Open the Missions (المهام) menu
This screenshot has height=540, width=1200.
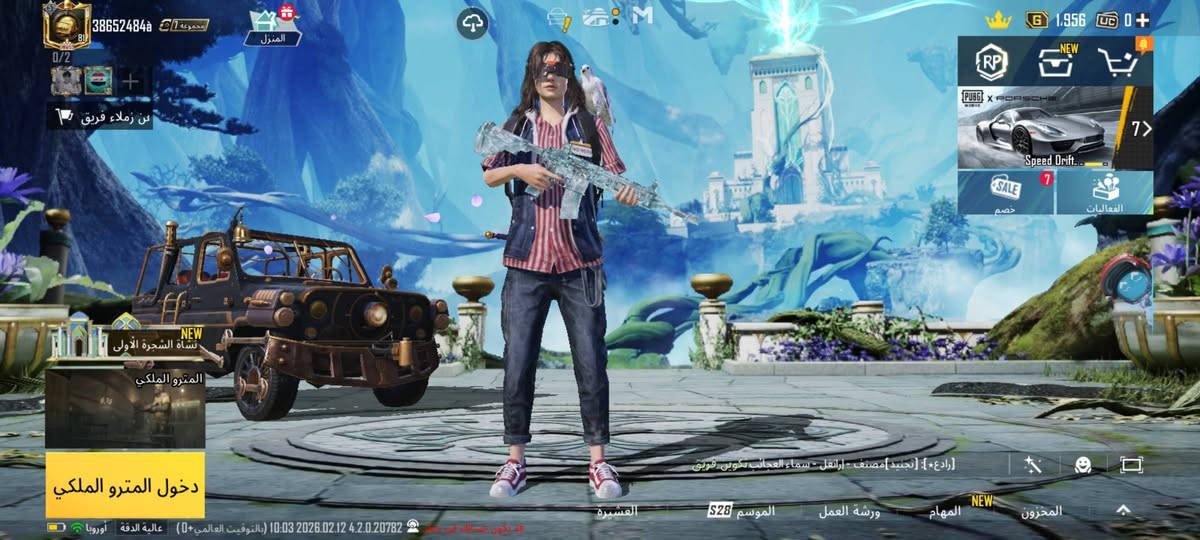tap(944, 511)
